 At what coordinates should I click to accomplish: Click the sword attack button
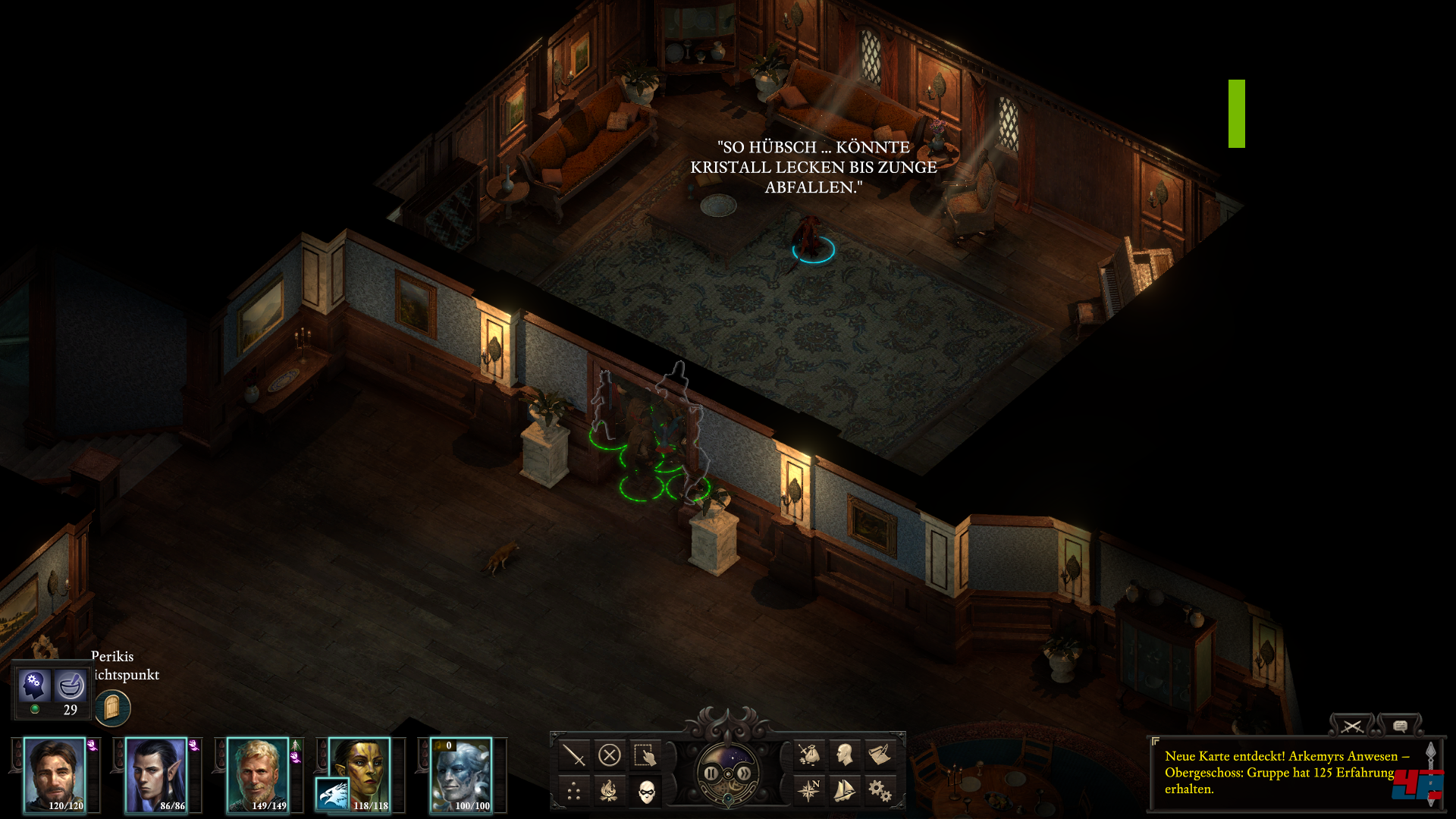[x=573, y=755]
